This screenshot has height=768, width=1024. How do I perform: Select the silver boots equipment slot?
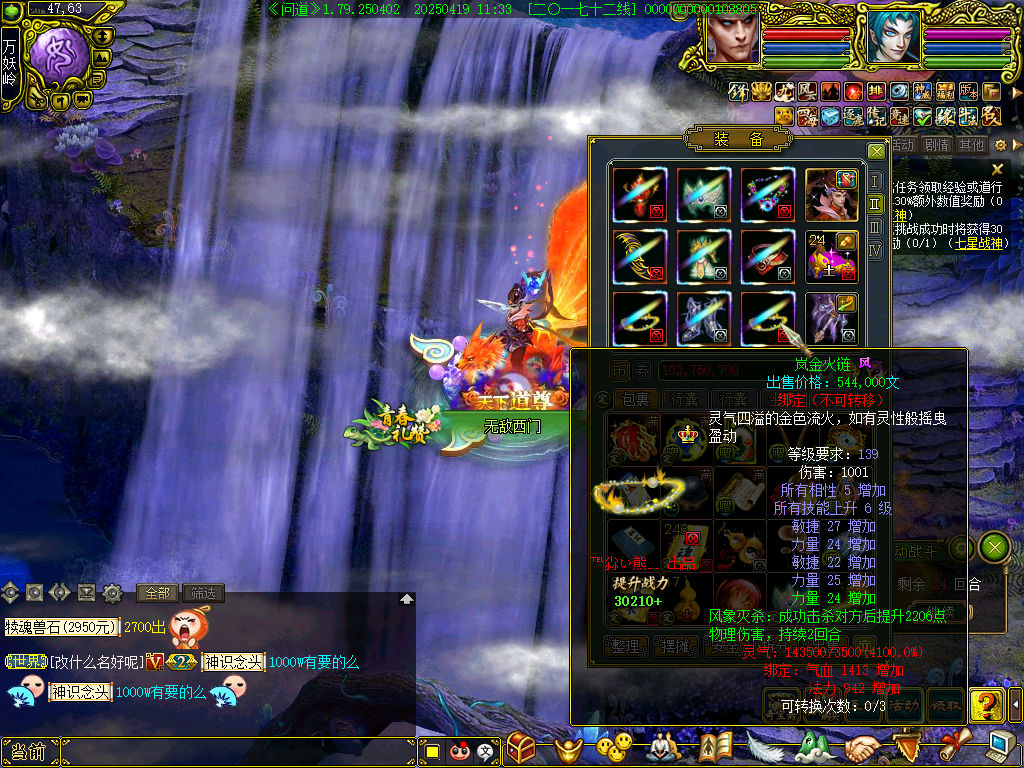click(703, 318)
